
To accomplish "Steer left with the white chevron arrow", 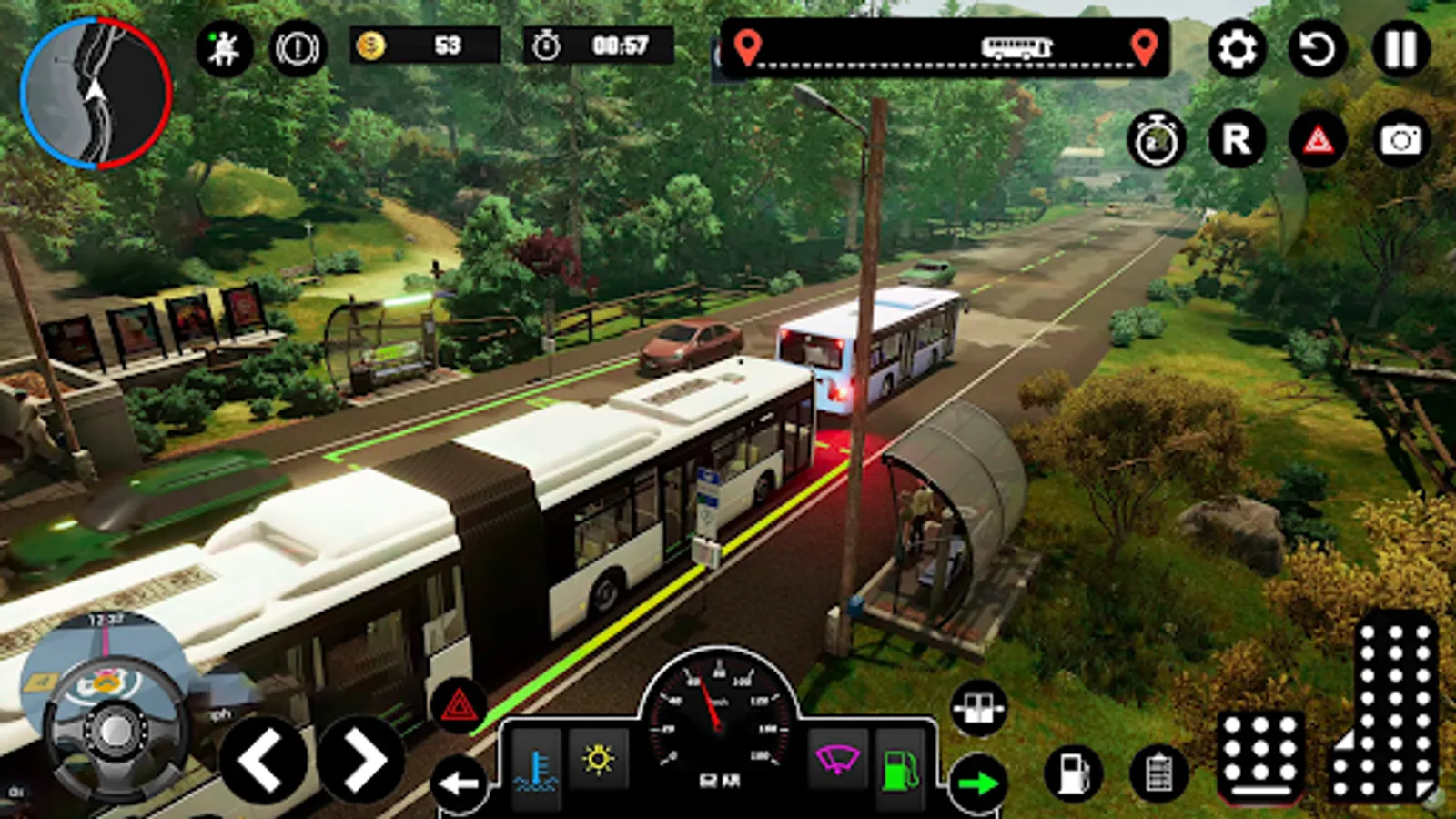I will pyautogui.click(x=262, y=759).
